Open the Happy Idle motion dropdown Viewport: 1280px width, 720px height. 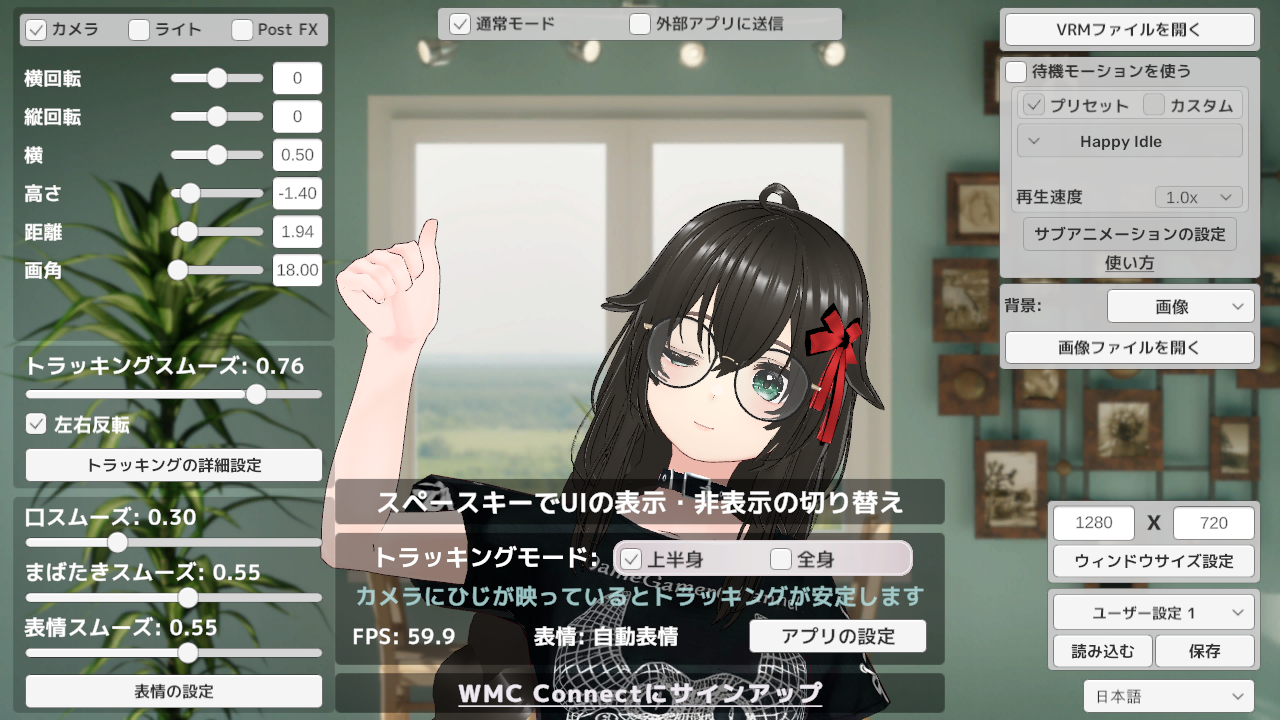pos(1129,141)
